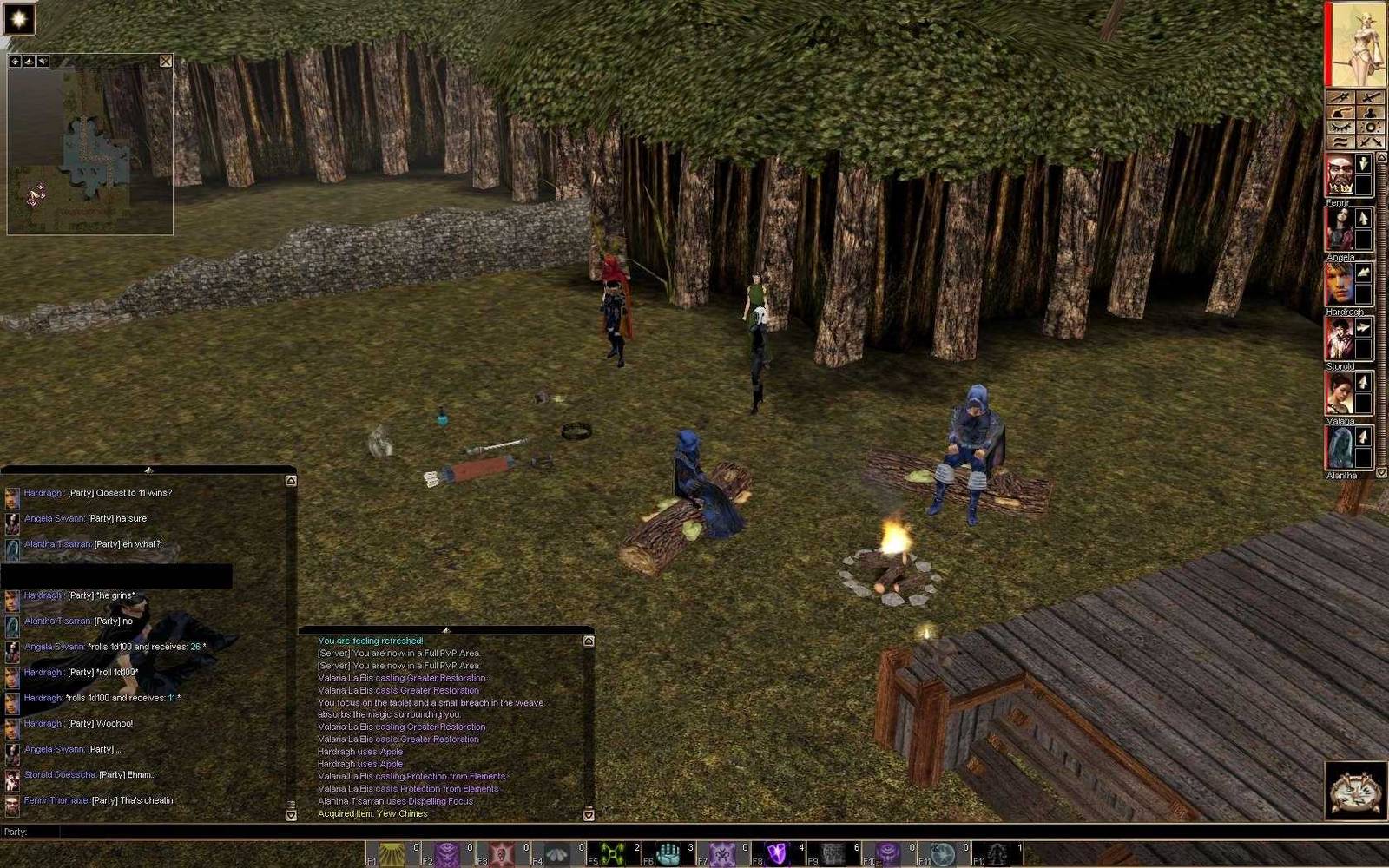Image resolution: width=1389 pixels, height=868 pixels.
Task: Select Alantha's party portrait
Action: coord(1340,449)
